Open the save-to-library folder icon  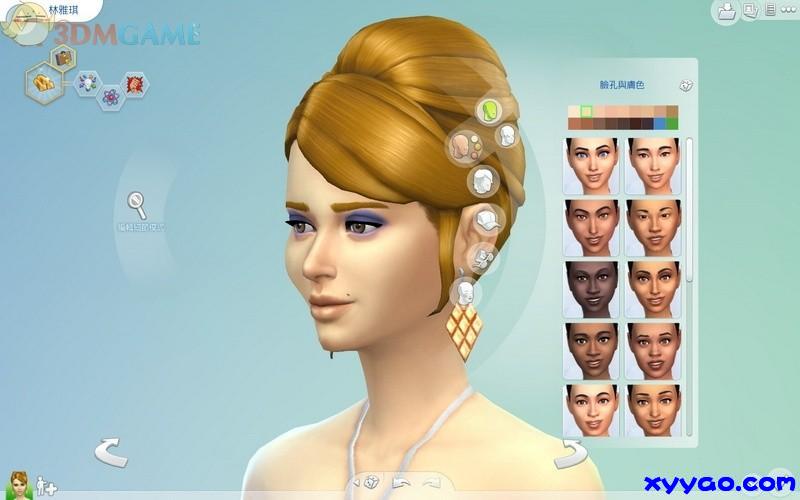click(727, 12)
